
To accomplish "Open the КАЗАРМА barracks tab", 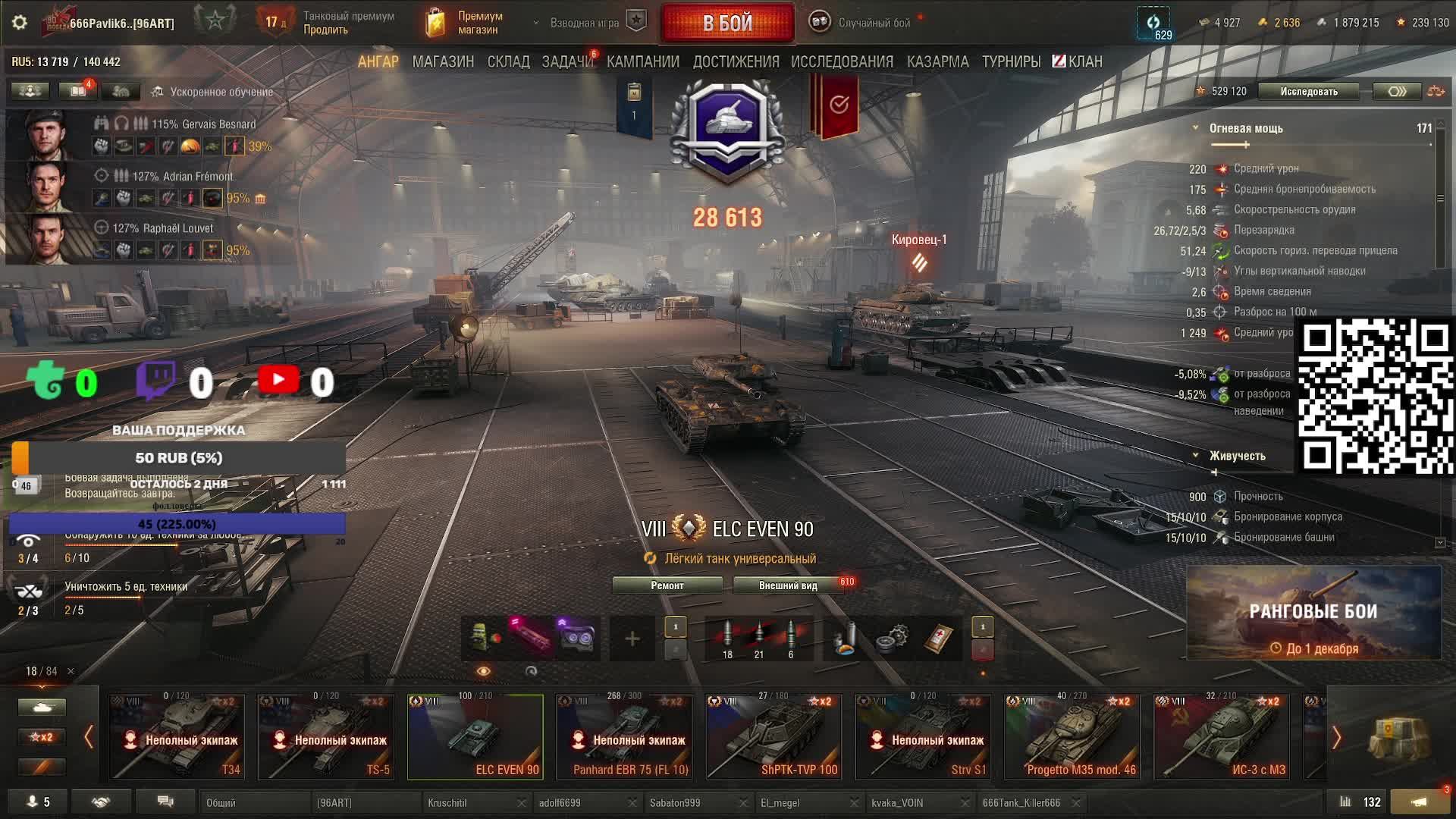I will click(937, 61).
